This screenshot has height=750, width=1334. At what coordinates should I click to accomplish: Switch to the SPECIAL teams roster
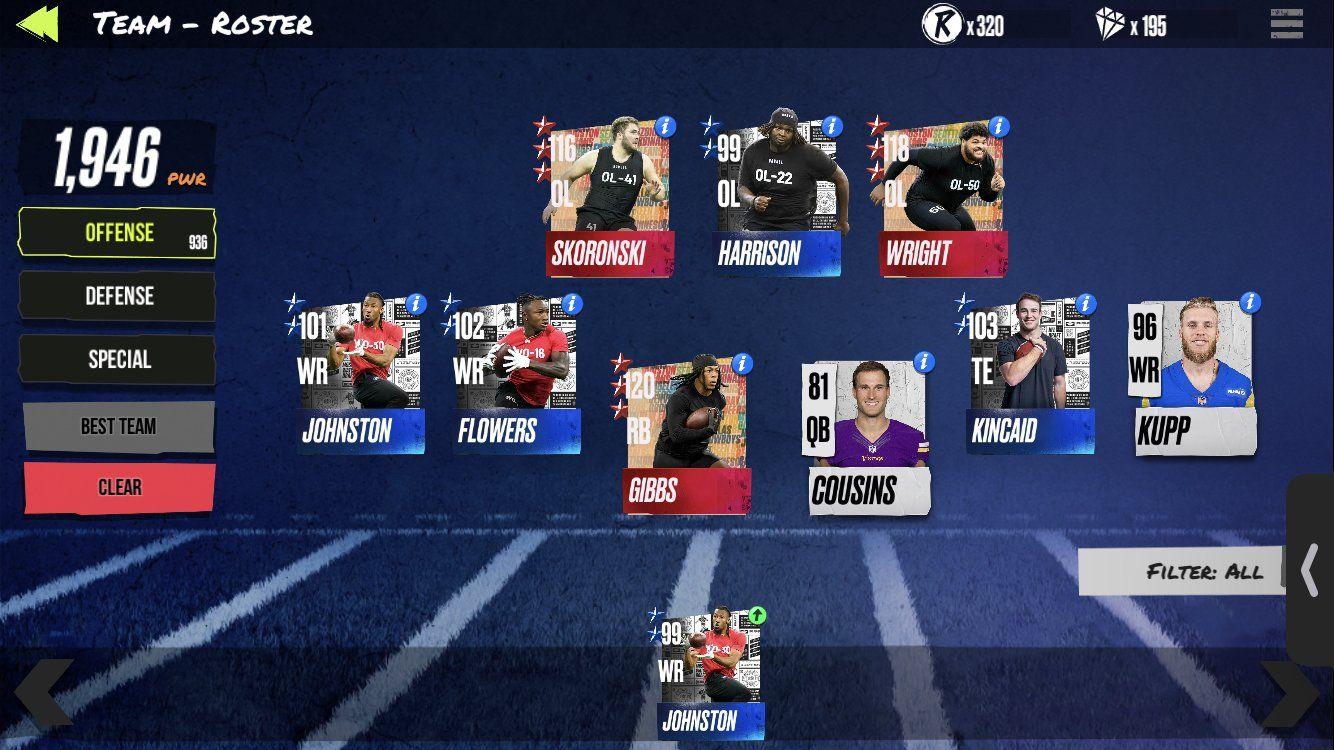[116, 359]
